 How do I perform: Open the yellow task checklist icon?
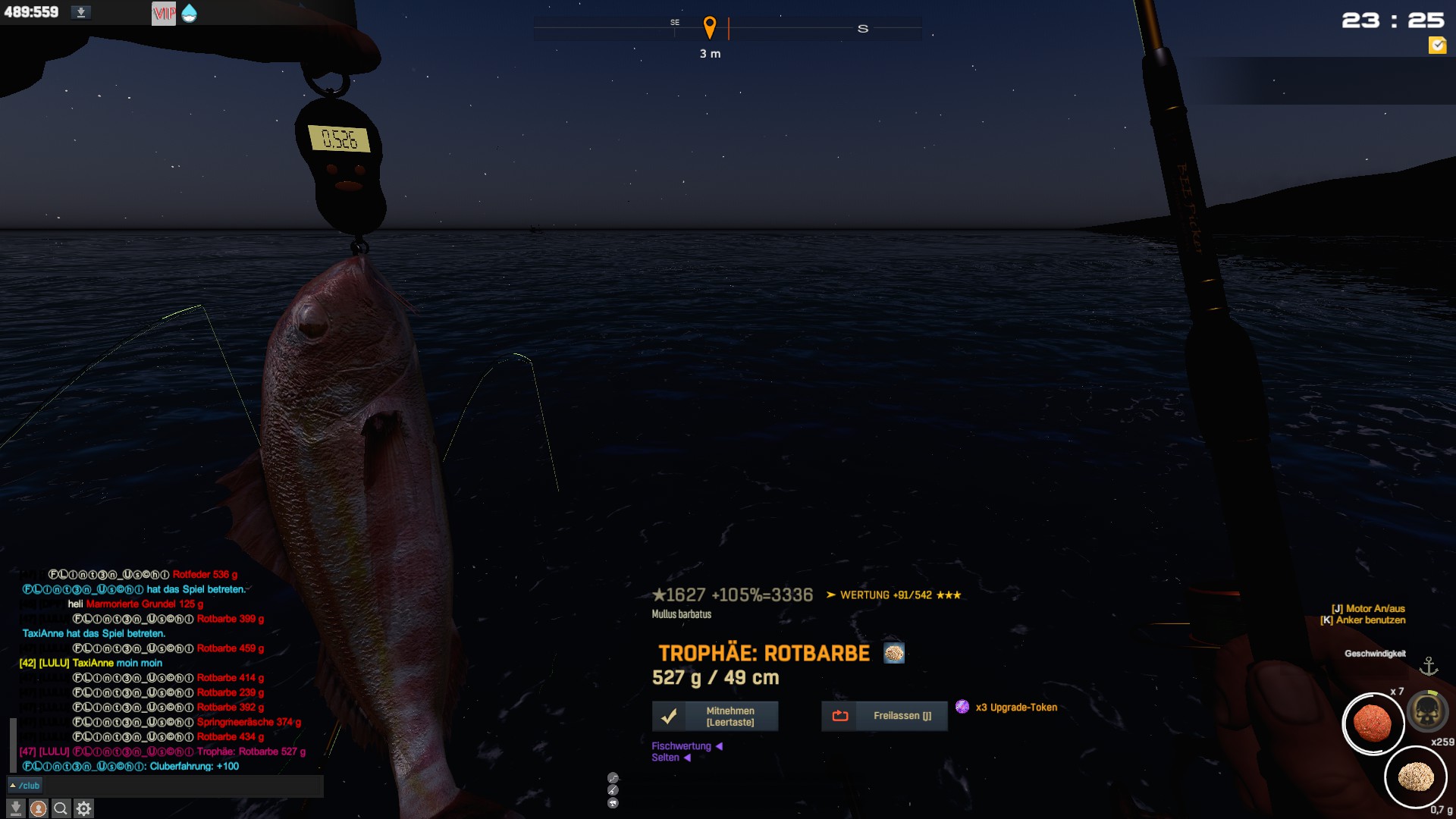[x=1437, y=45]
